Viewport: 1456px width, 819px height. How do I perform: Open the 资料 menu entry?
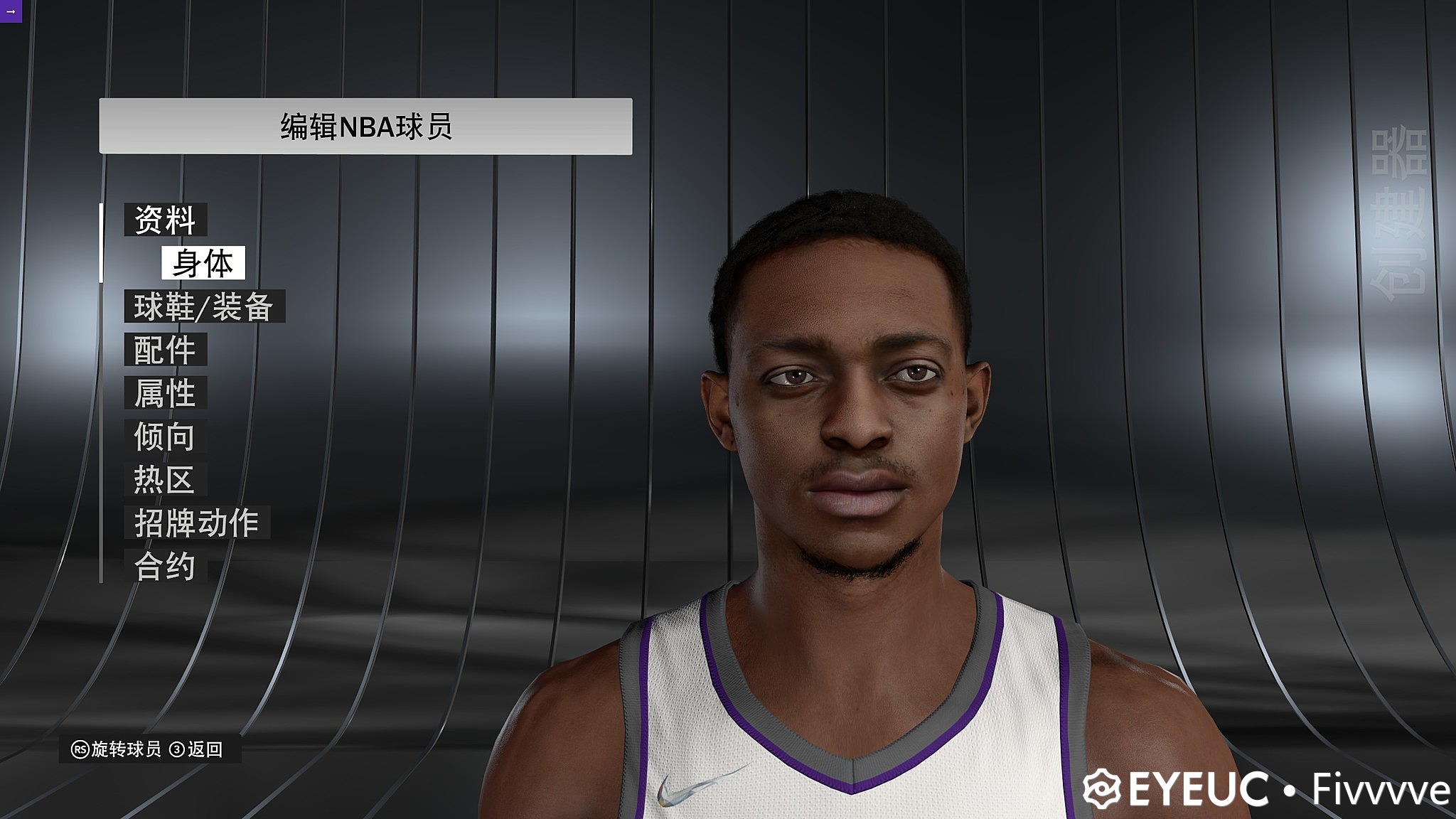coord(165,220)
